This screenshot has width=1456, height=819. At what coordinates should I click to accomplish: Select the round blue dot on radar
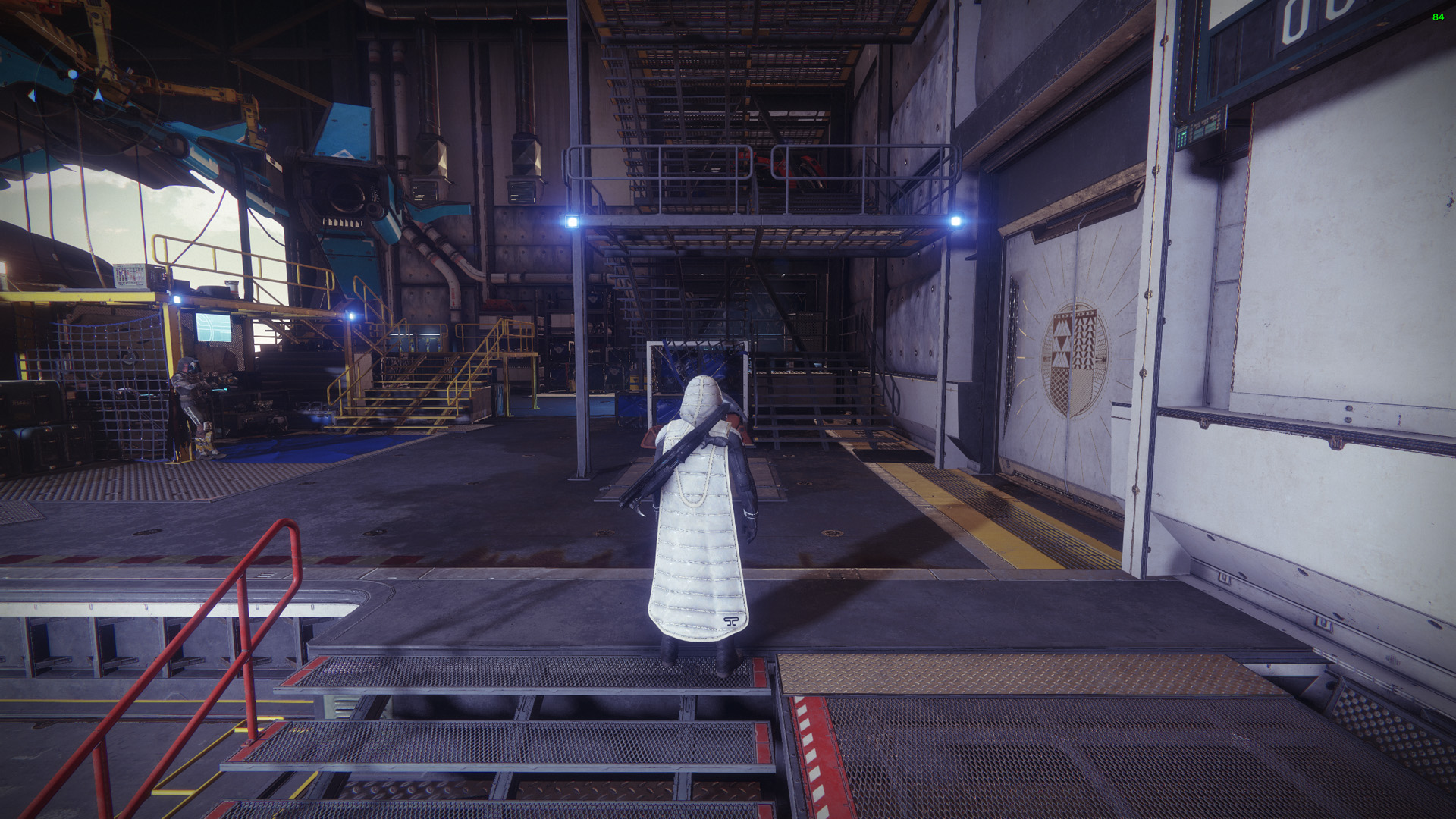point(72,74)
